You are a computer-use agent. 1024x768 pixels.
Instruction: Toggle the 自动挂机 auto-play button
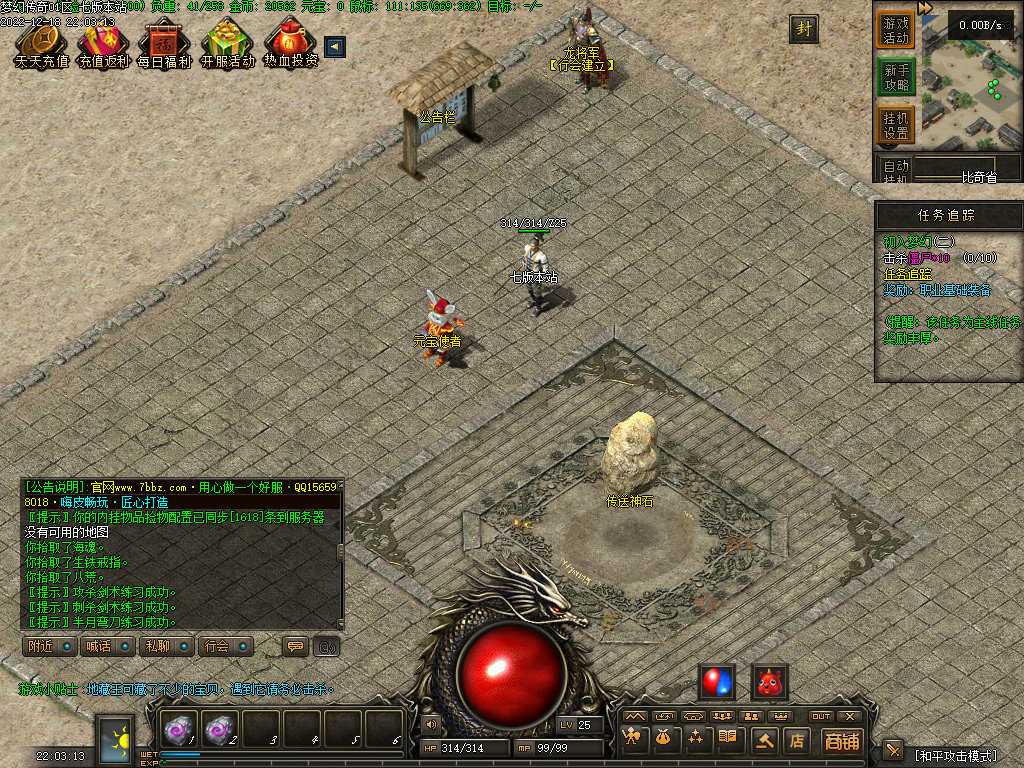tap(897, 170)
